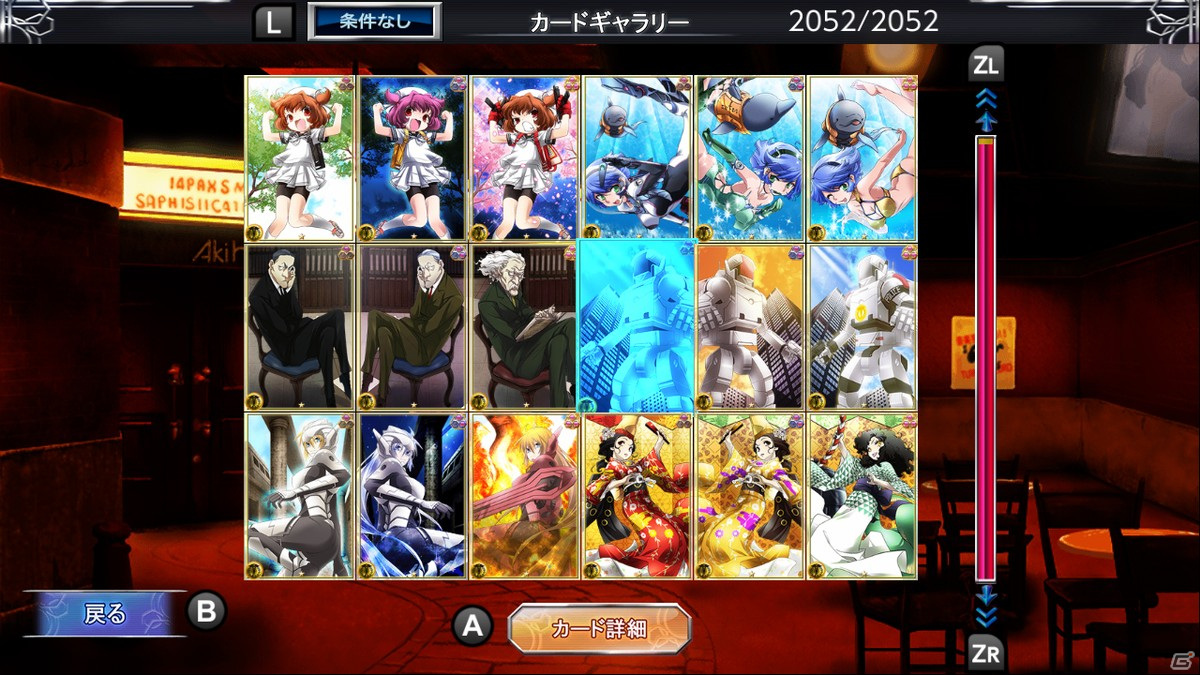
Task: Pick the red kimono woman card
Action: click(x=637, y=496)
